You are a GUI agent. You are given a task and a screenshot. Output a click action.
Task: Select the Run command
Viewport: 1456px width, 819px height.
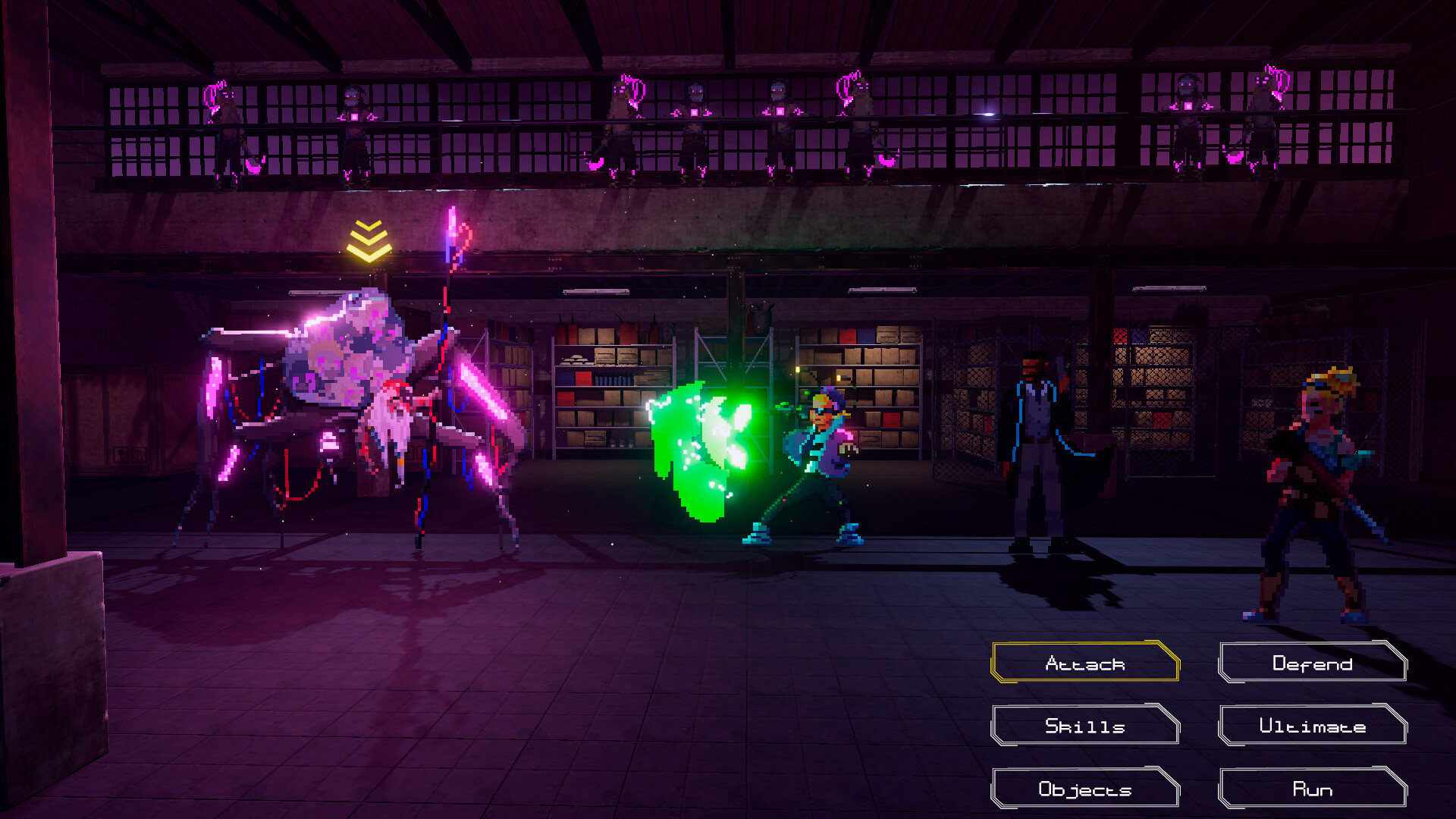[1311, 789]
